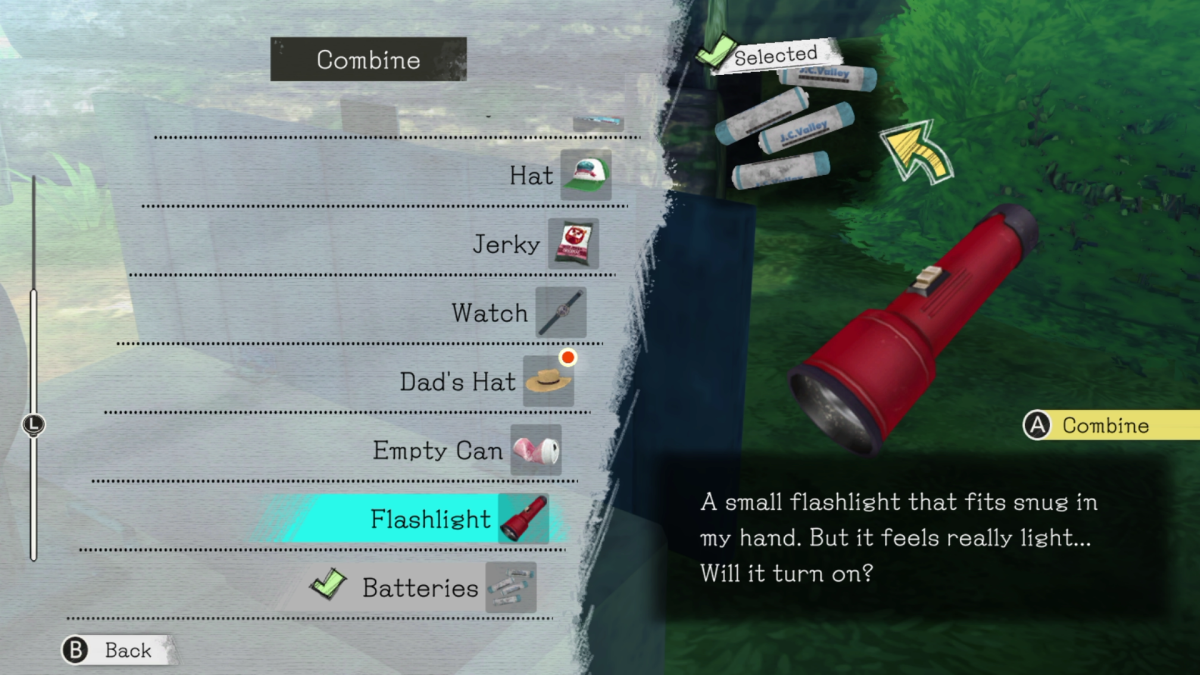Choose the Jerky item
Viewport: 1200px width, 675px height.
[x=534, y=245]
